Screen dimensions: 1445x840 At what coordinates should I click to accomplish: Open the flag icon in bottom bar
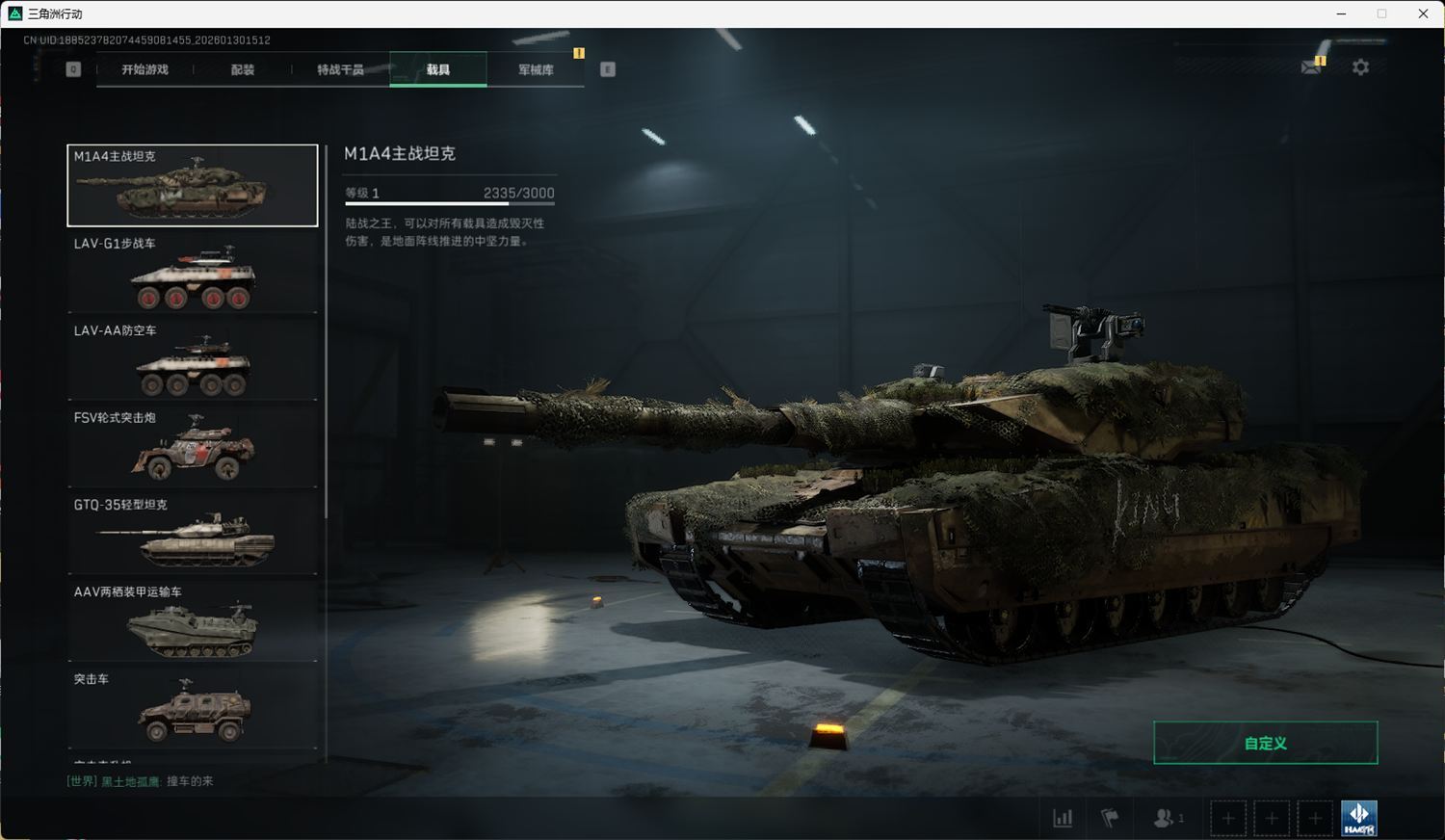(x=1110, y=818)
